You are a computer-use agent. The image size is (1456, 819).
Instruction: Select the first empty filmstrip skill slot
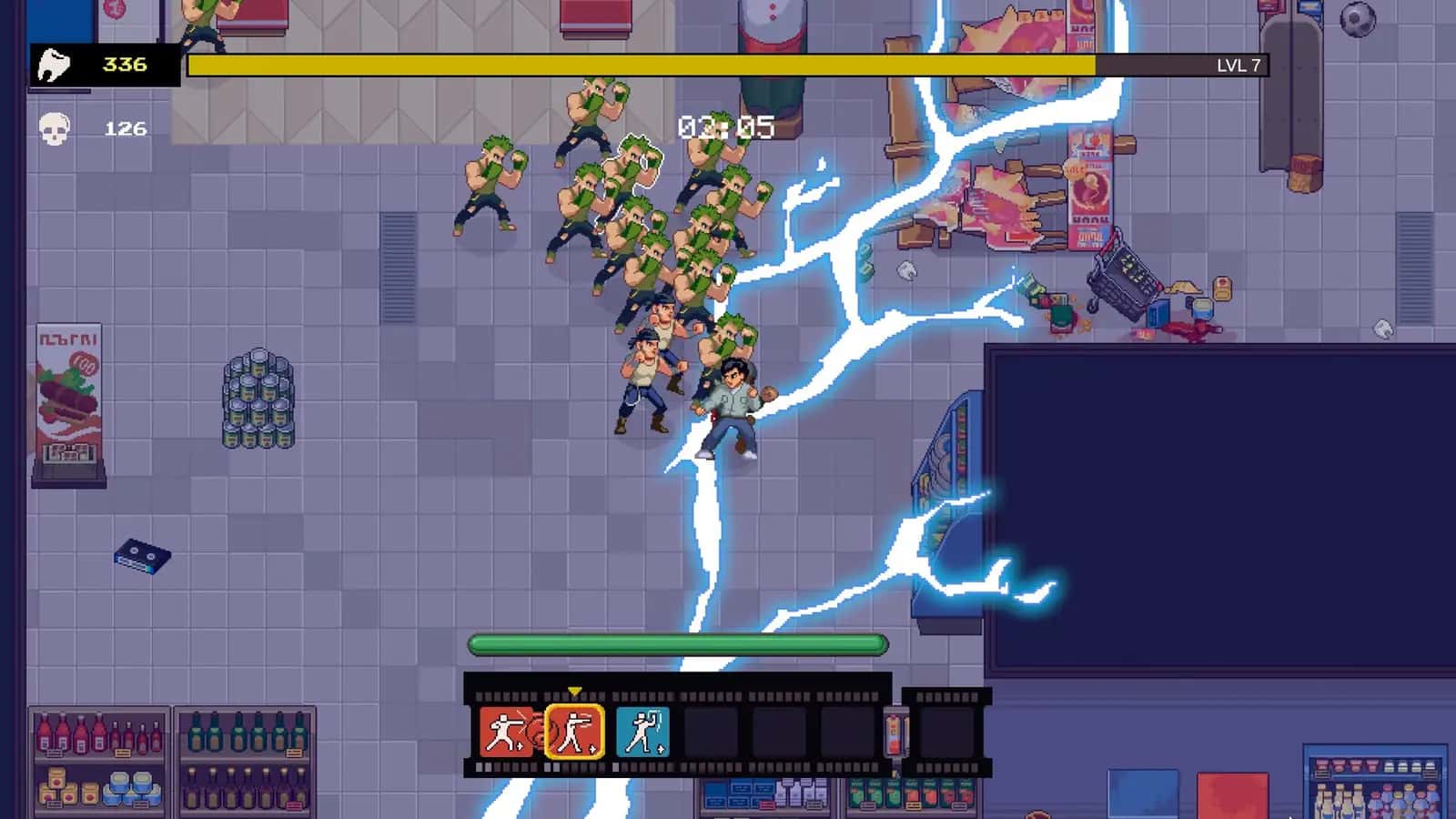coord(712,733)
